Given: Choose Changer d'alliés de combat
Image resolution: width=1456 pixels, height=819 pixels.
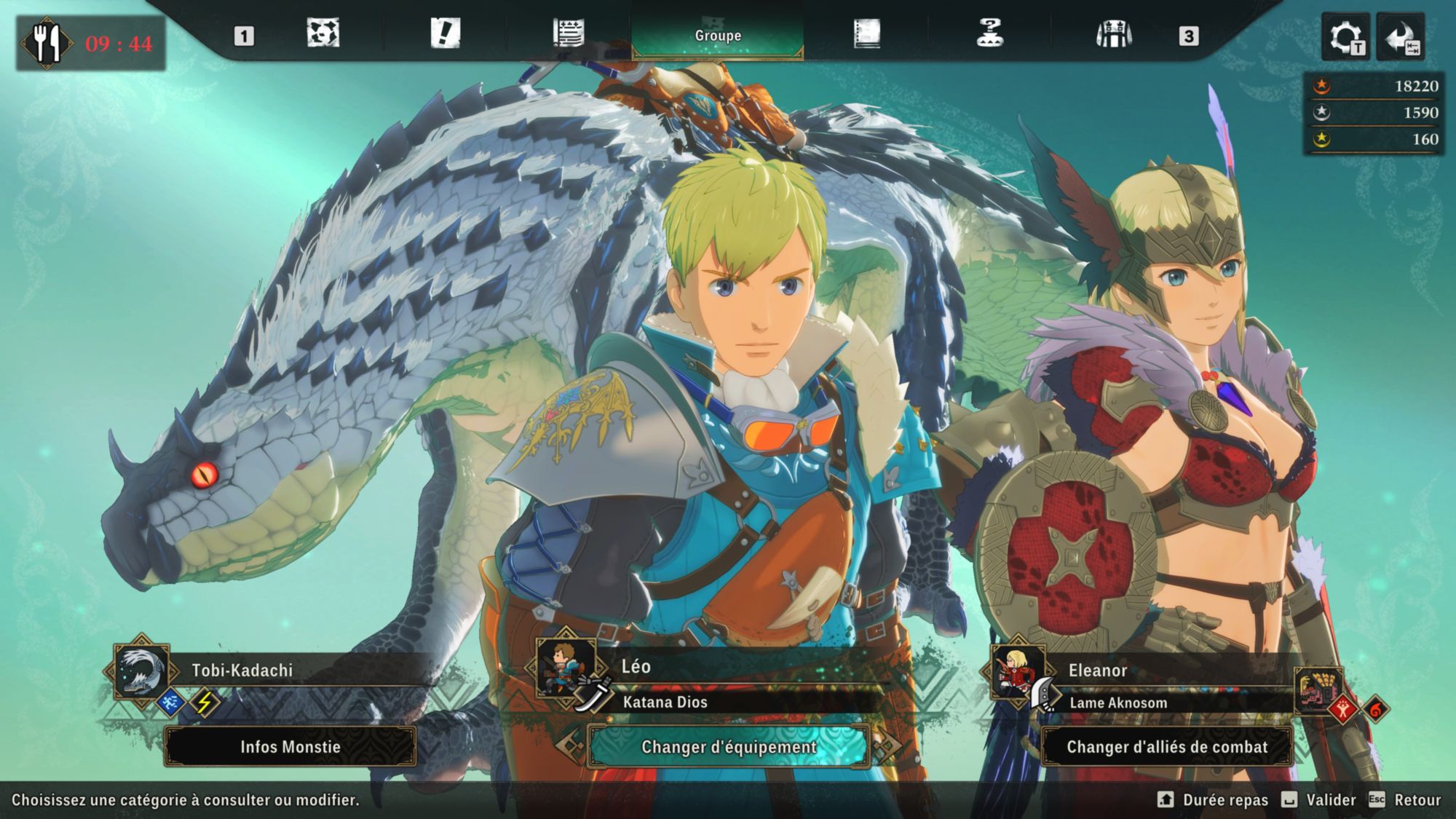Looking at the screenshot, I should click(x=1167, y=747).
